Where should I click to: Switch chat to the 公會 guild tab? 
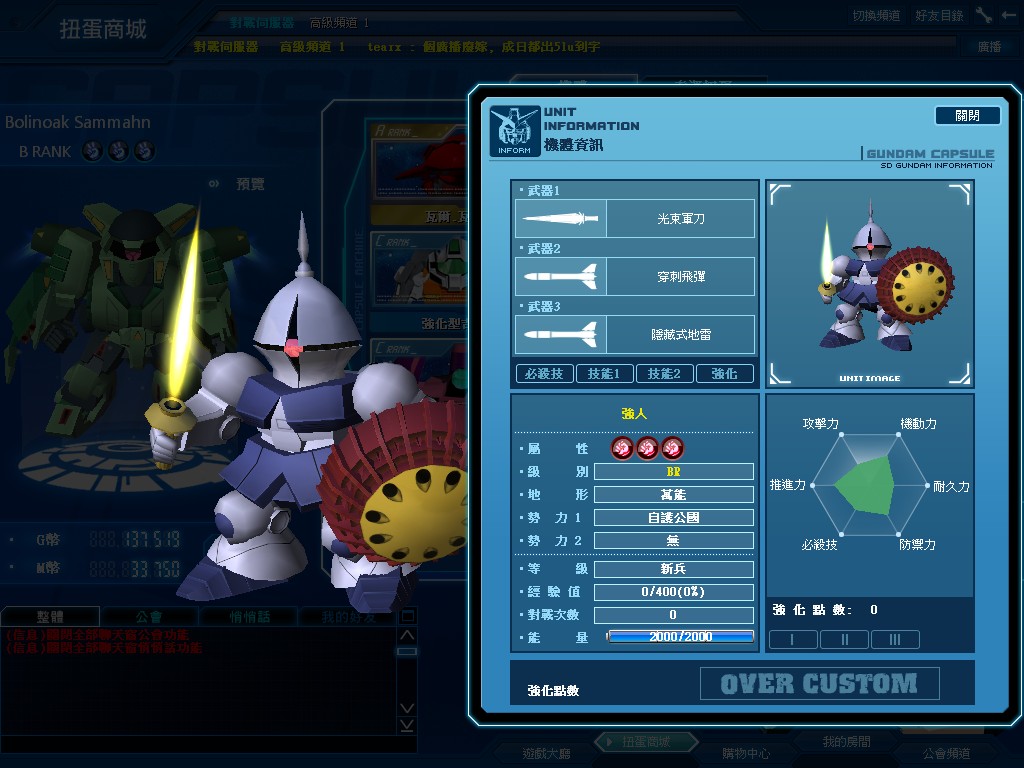click(x=149, y=617)
